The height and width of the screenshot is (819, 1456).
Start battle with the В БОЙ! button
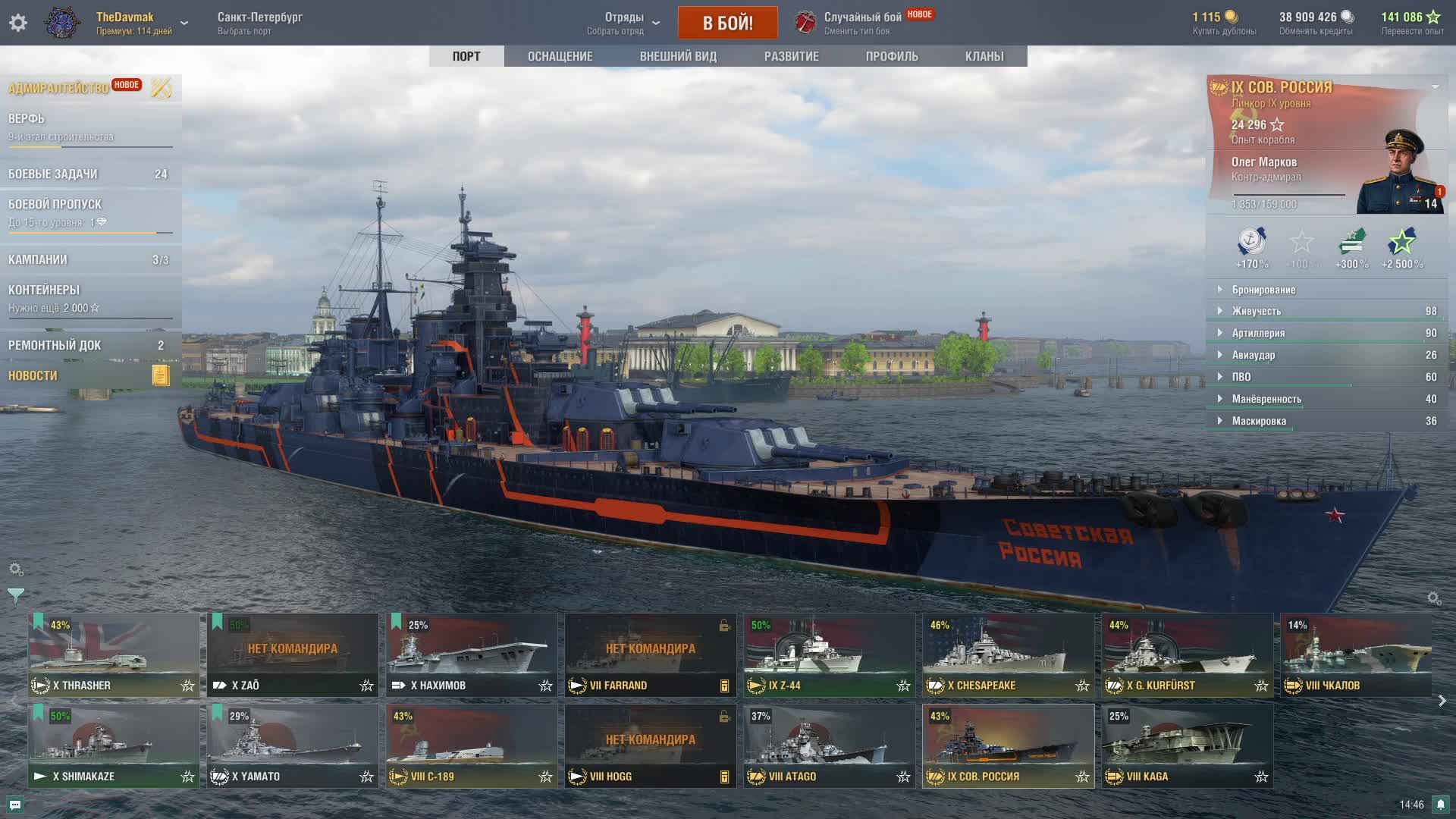point(727,23)
